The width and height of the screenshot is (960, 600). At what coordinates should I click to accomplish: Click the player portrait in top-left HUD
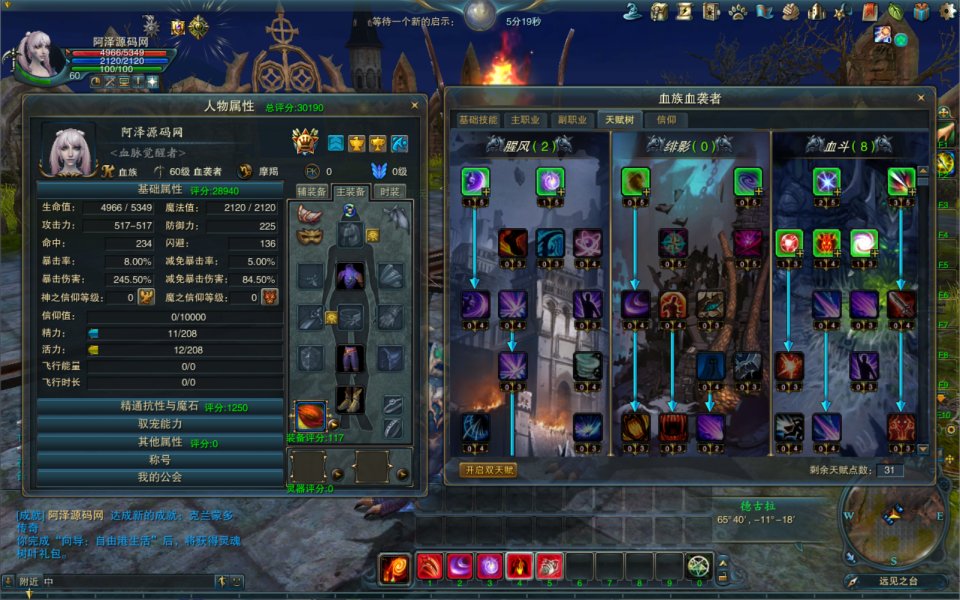[38, 55]
